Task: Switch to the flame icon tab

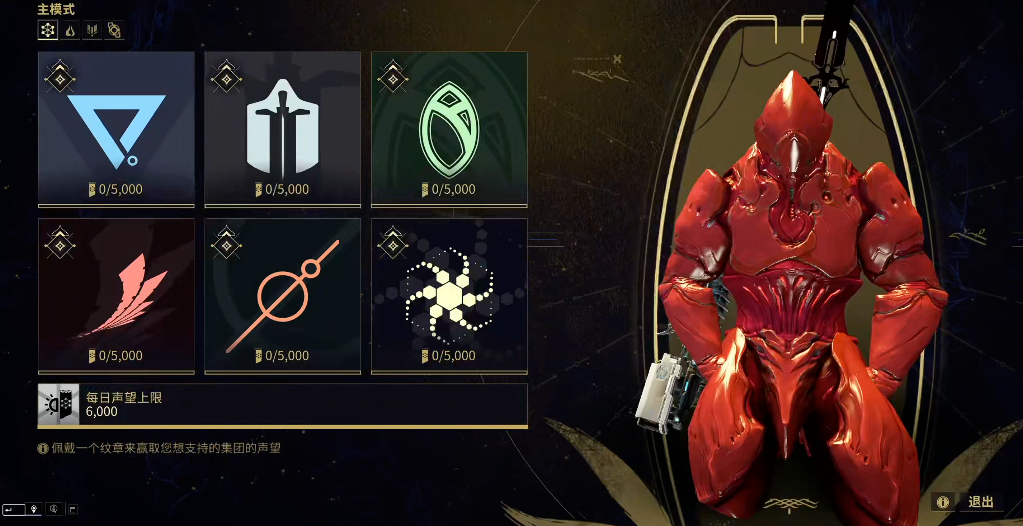Action: click(70, 30)
